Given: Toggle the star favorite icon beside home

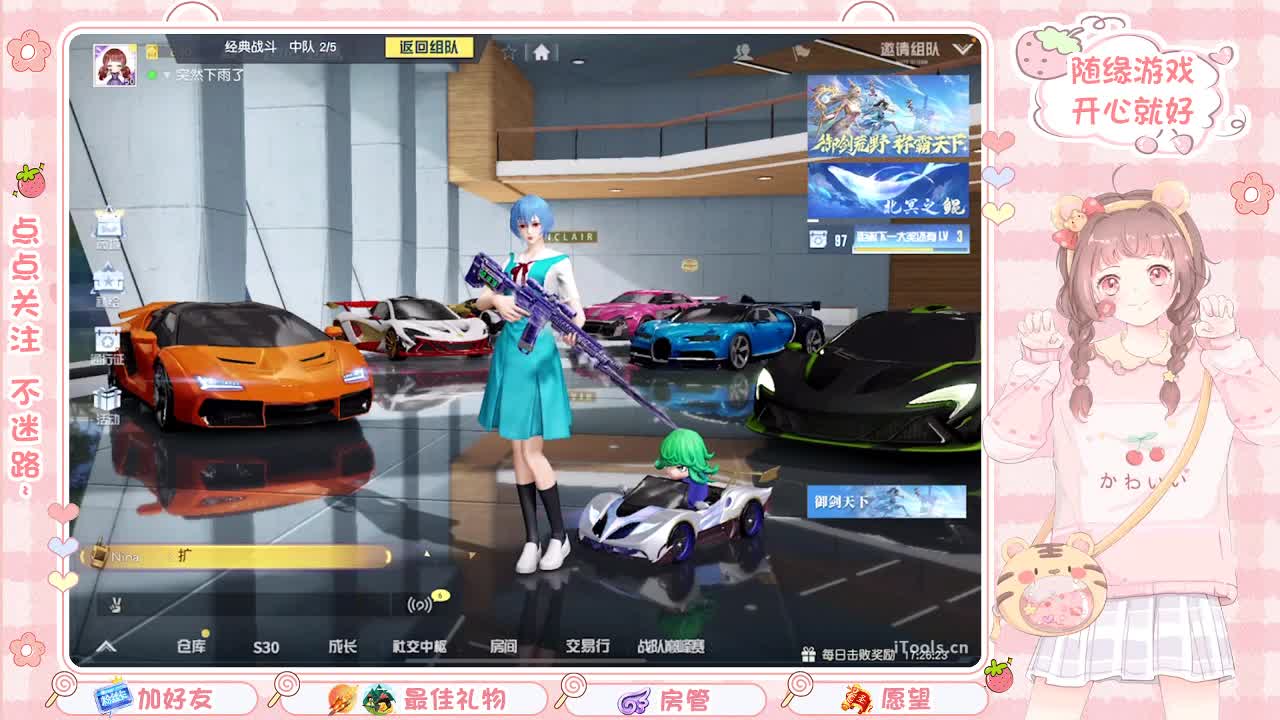Looking at the screenshot, I should click(x=510, y=52).
